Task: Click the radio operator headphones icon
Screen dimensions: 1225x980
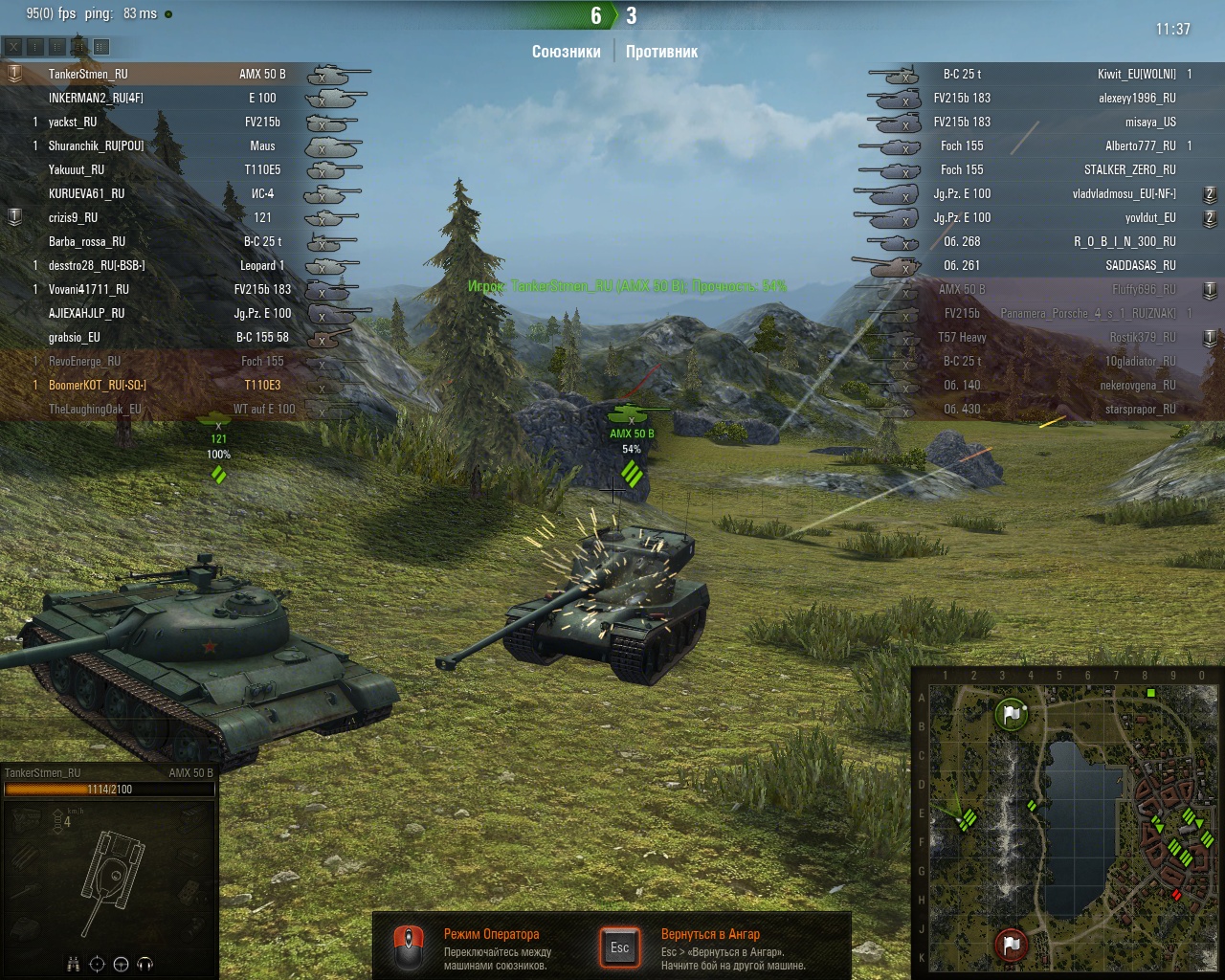Action: (x=145, y=964)
